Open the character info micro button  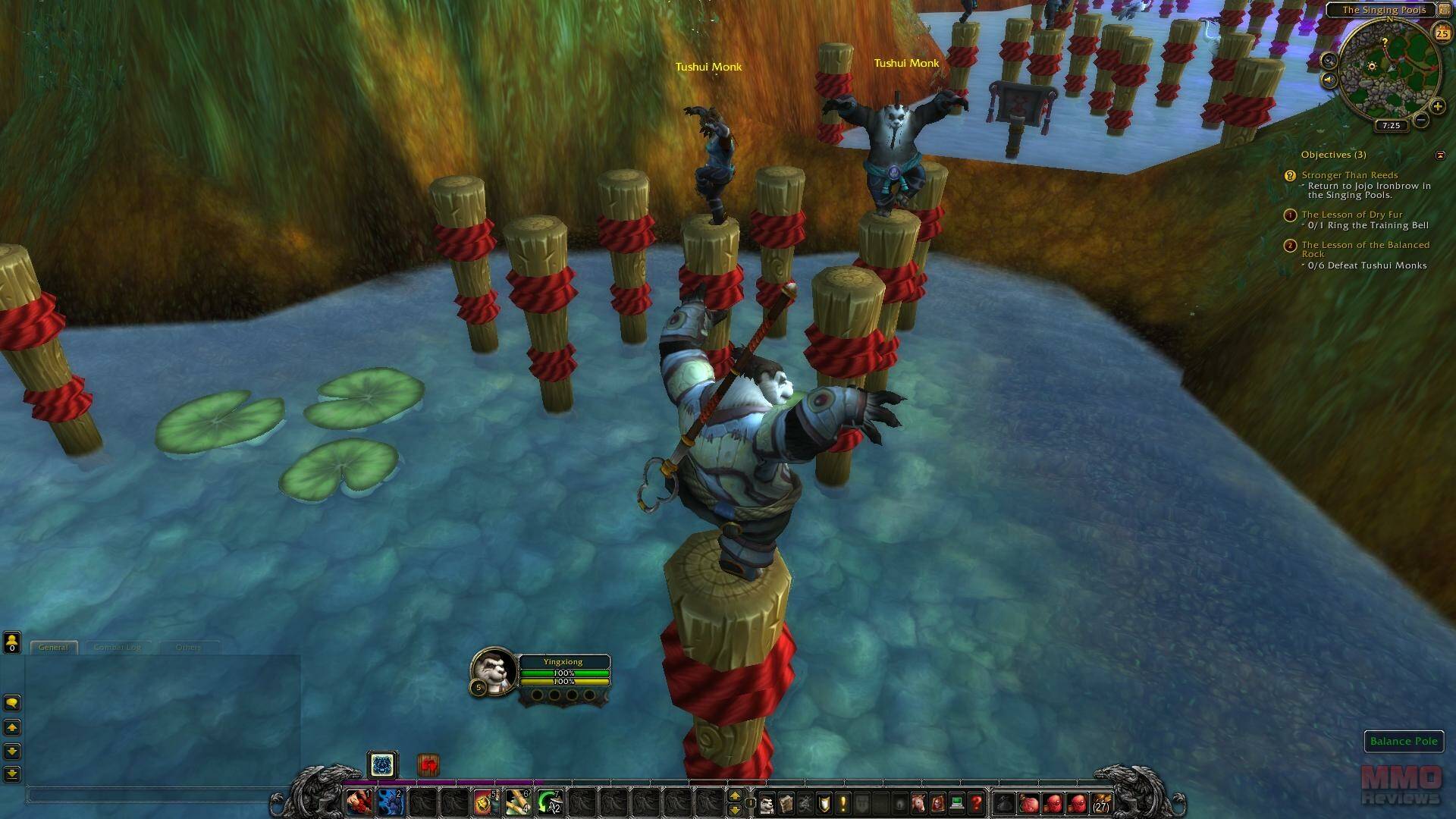point(767,802)
